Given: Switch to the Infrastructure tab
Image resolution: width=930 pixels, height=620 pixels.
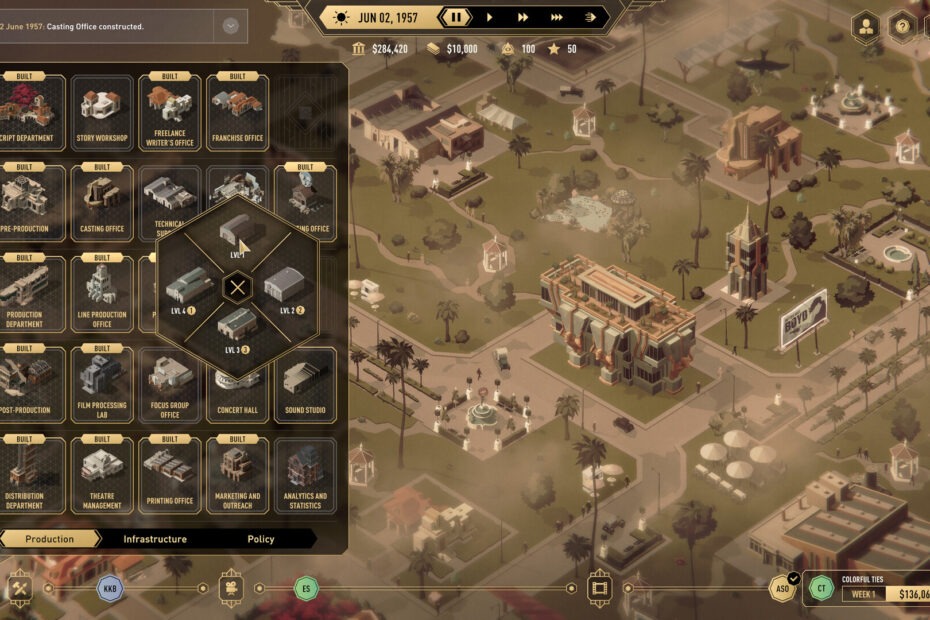Looking at the screenshot, I should 155,539.
